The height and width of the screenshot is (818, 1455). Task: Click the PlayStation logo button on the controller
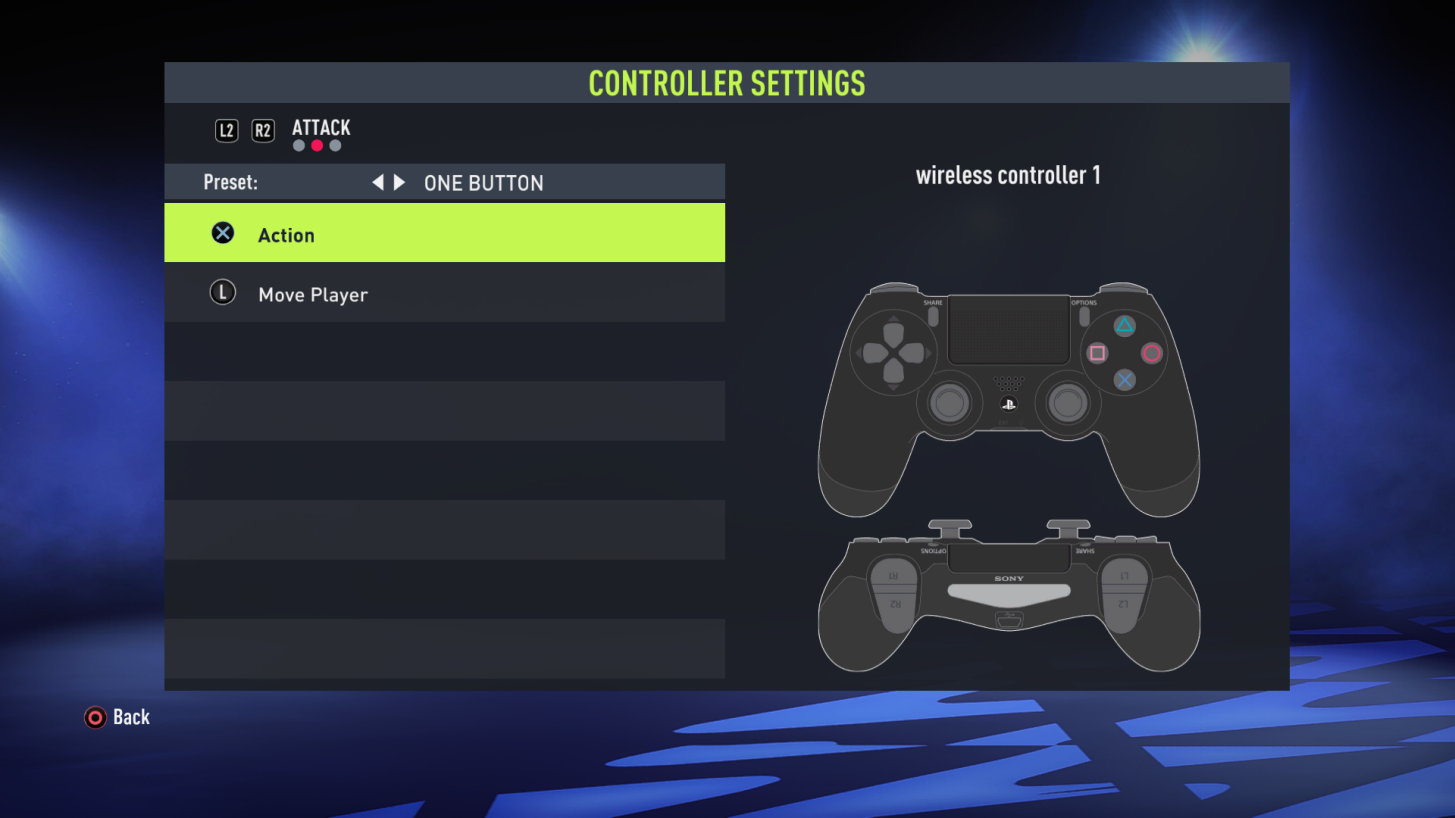(x=1010, y=404)
